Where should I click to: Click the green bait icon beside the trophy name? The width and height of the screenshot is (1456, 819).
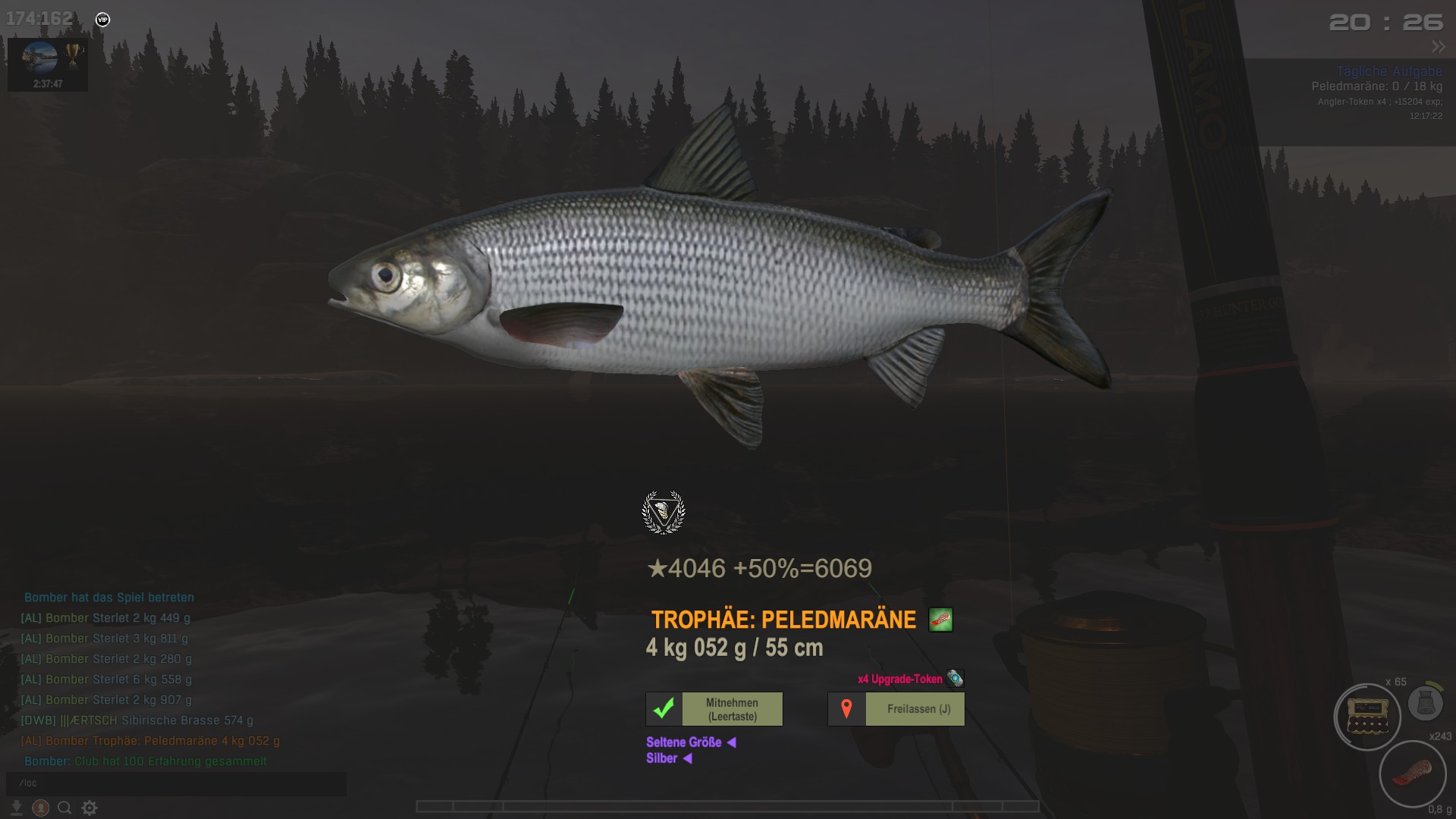tap(940, 620)
